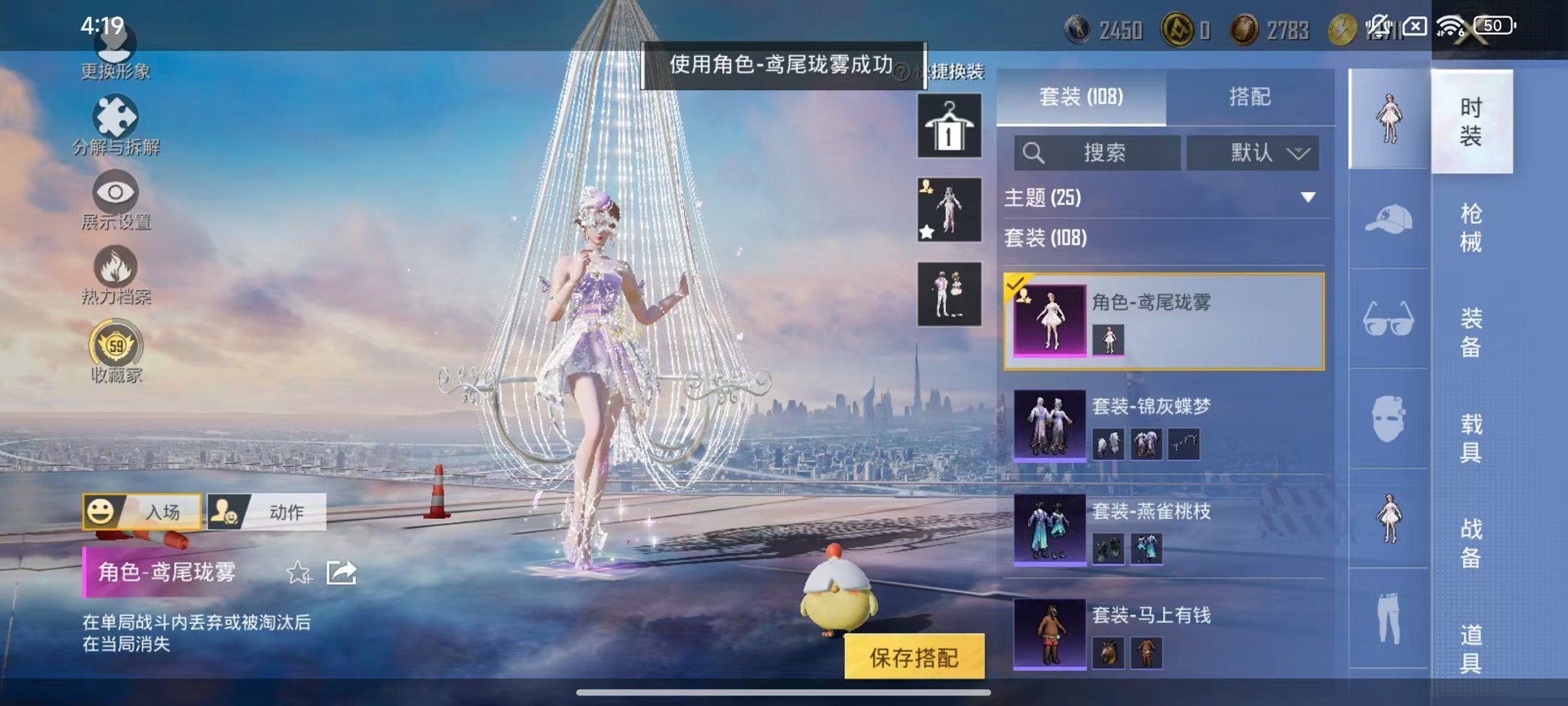This screenshot has width=1568, height=706.
Task: Open the outfit hanger quick-change slot
Action: (x=948, y=125)
